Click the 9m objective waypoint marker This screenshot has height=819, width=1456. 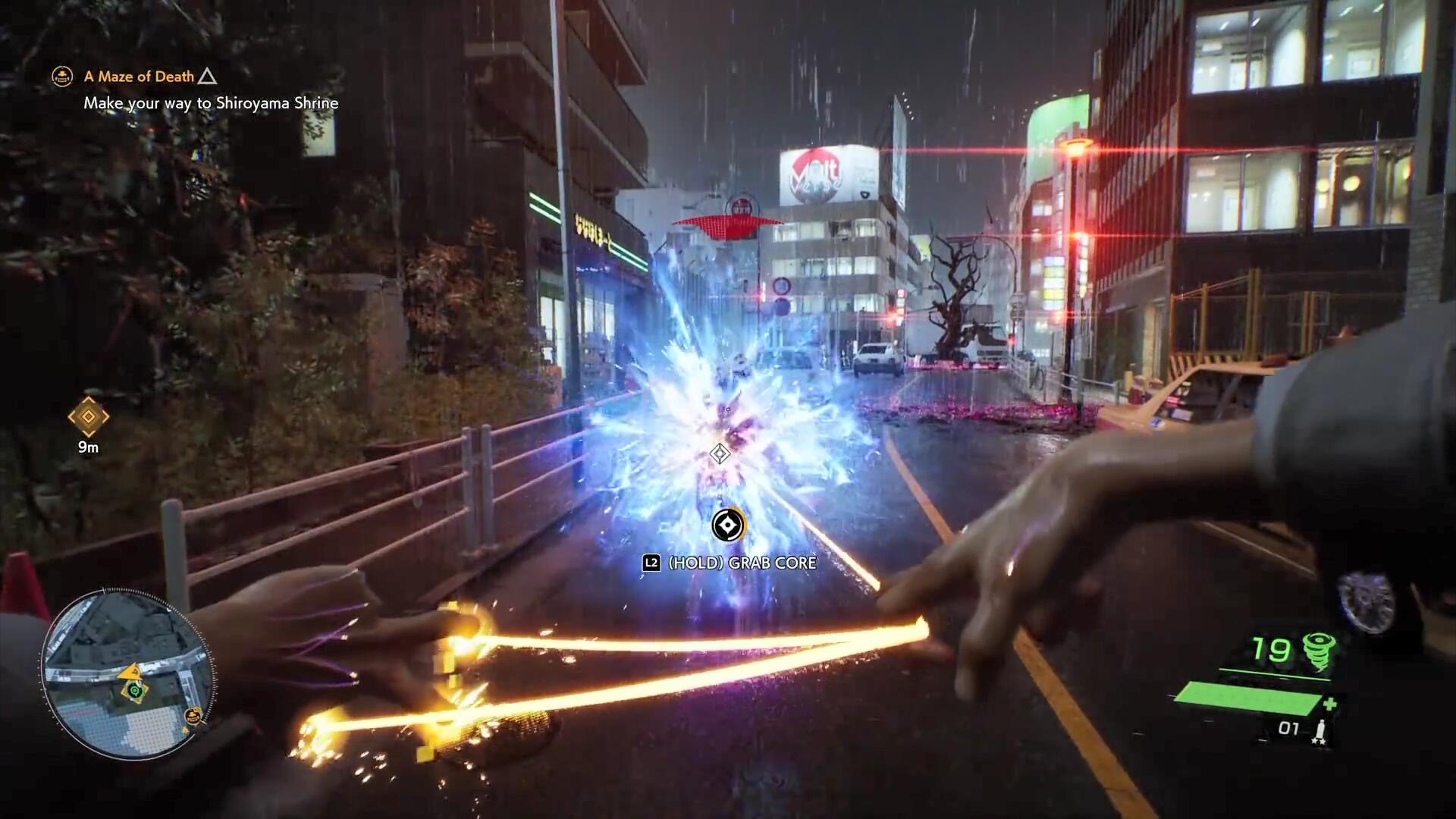[88, 417]
